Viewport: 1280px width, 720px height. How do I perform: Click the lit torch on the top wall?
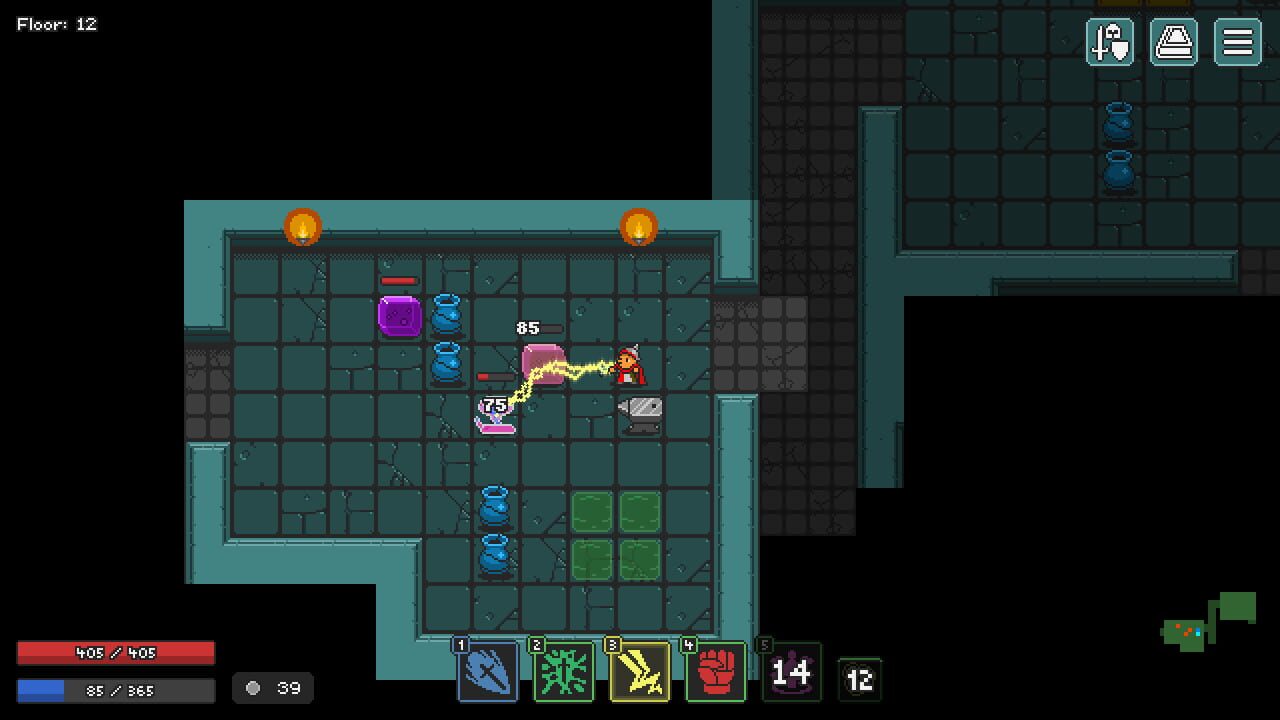coord(302,227)
